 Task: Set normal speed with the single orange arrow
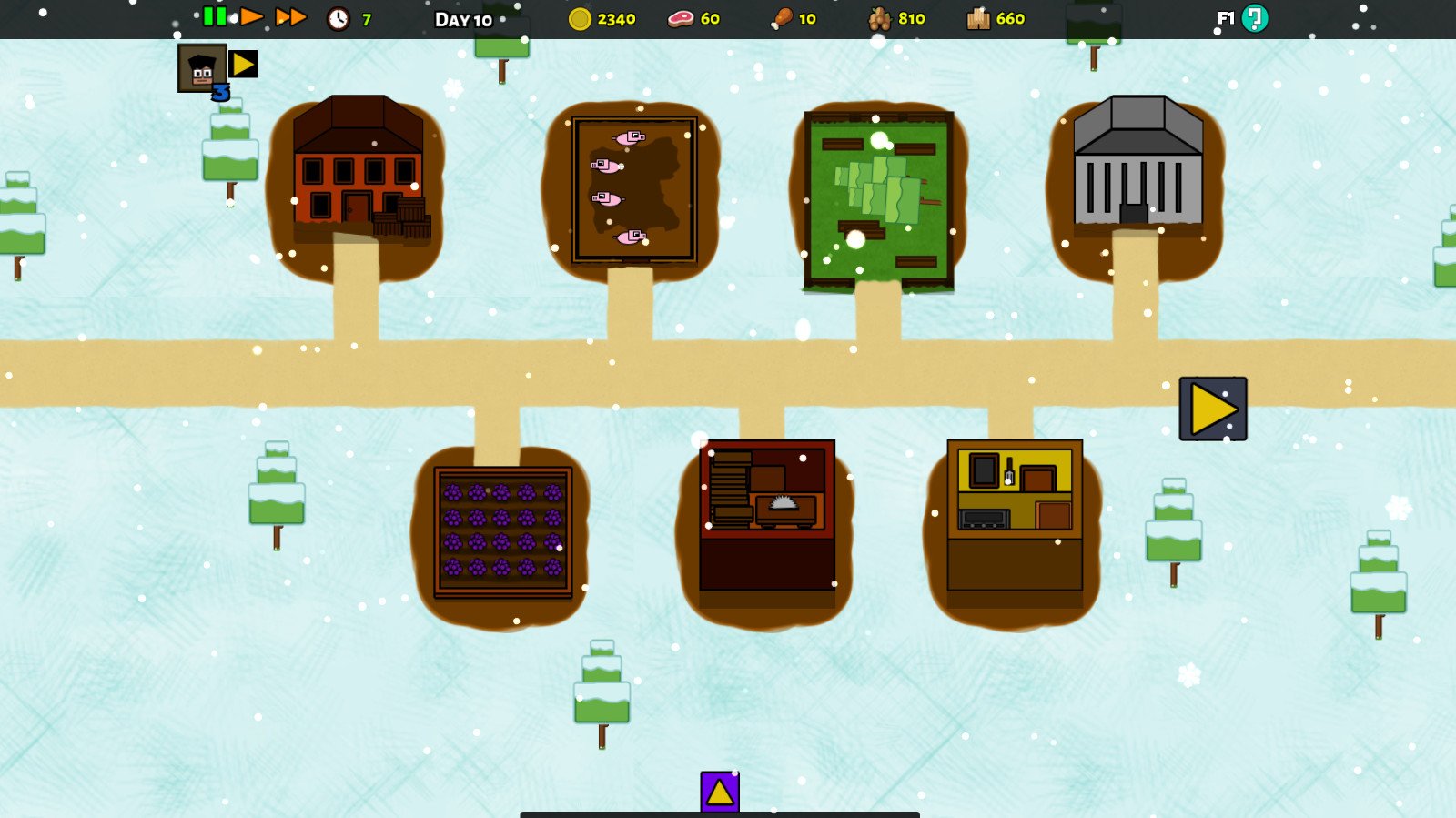point(251,16)
